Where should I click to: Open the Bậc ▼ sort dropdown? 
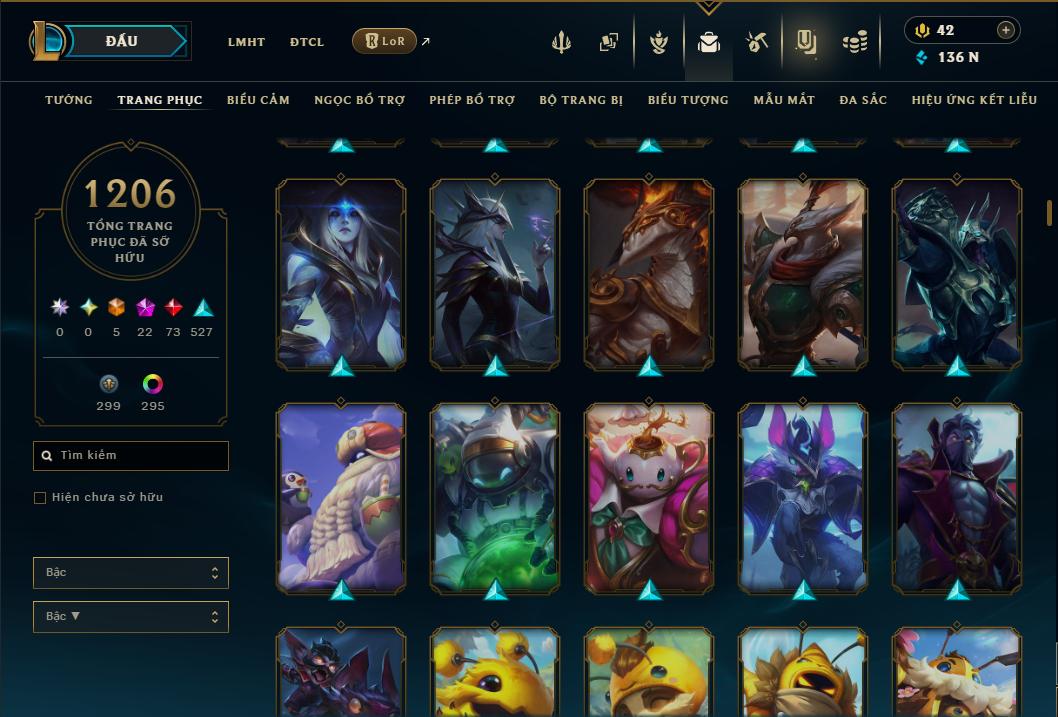point(131,616)
